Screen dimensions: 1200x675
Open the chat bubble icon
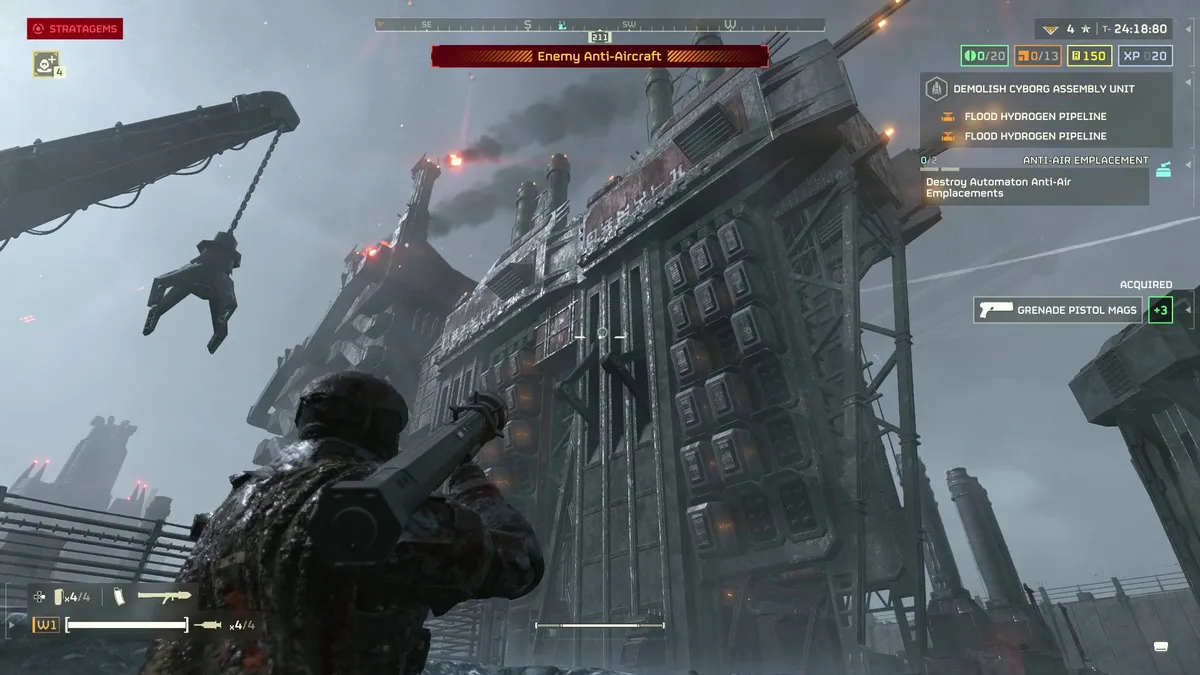[1161, 646]
